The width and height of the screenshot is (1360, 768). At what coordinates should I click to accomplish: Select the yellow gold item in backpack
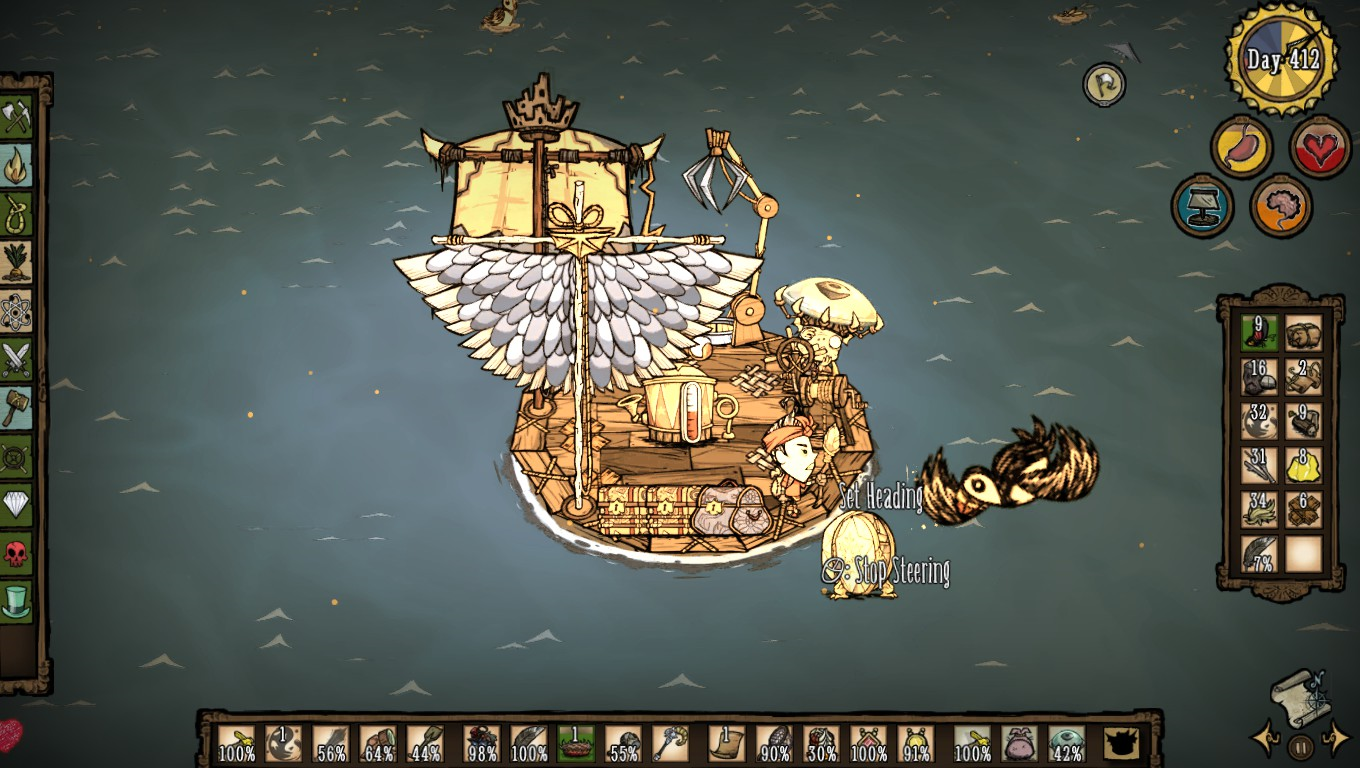point(1303,462)
